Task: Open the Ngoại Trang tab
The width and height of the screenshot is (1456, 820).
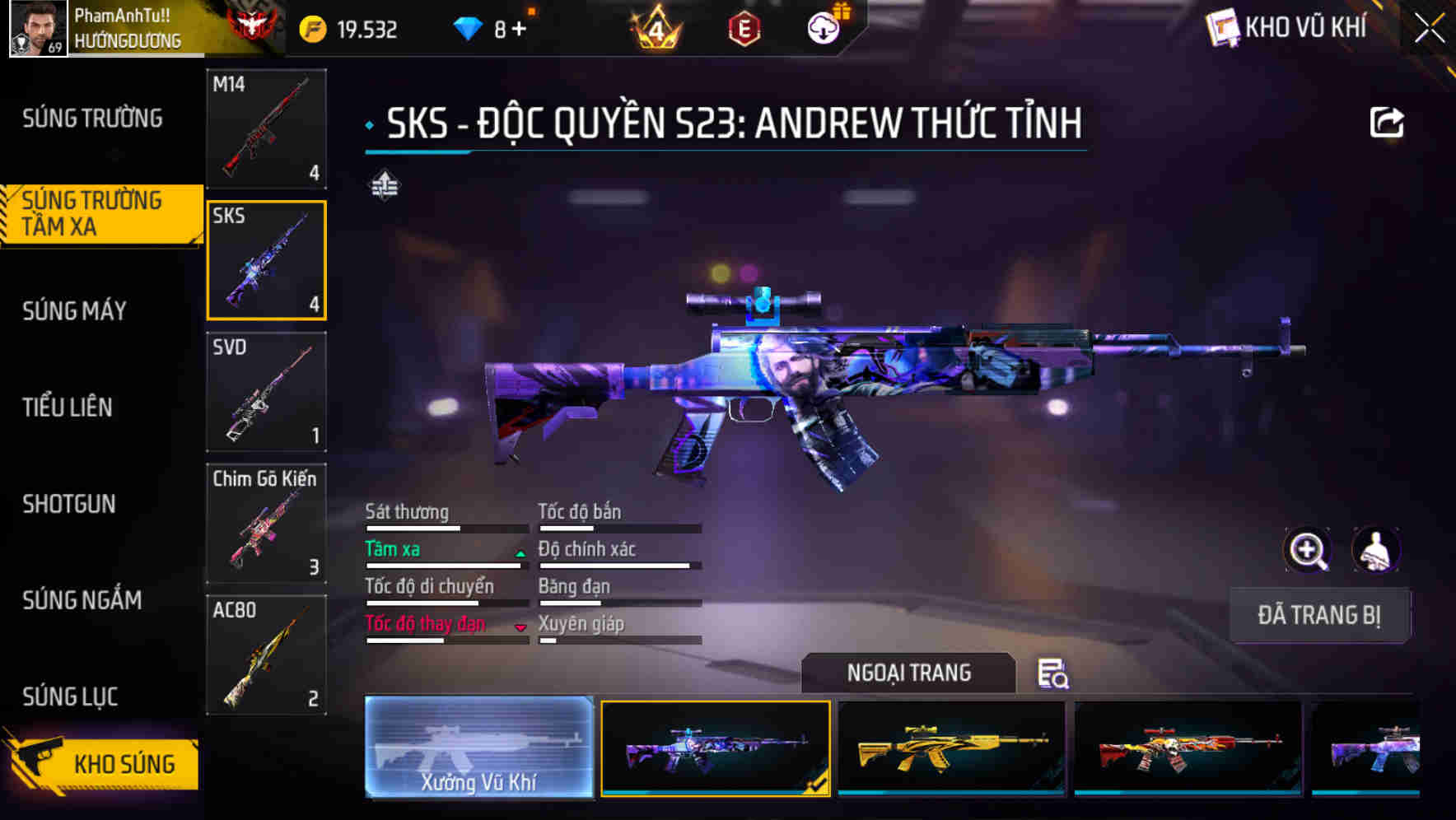Action: pyautogui.click(x=909, y=673)
